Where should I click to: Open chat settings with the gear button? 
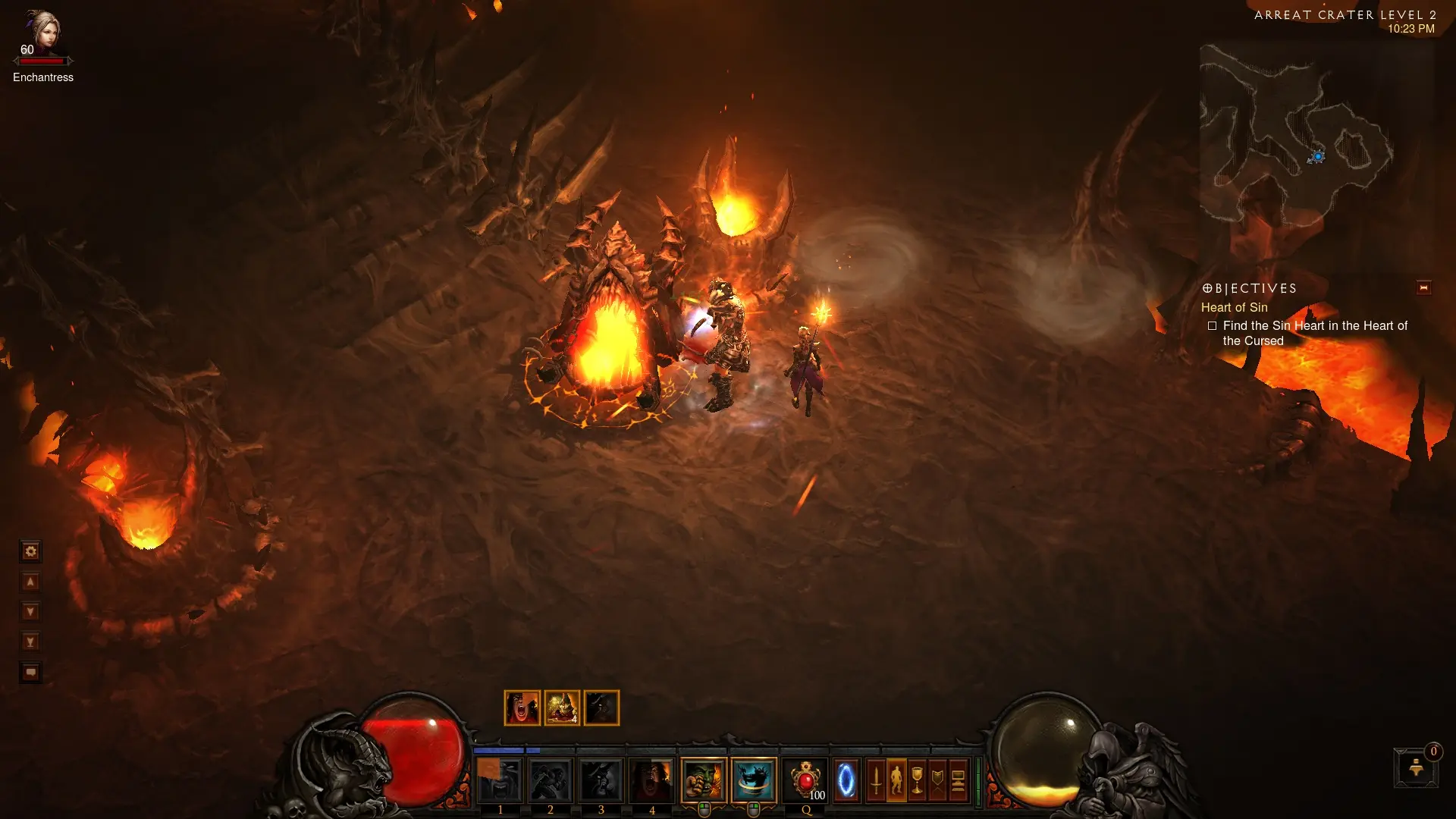tap(30, 551)
